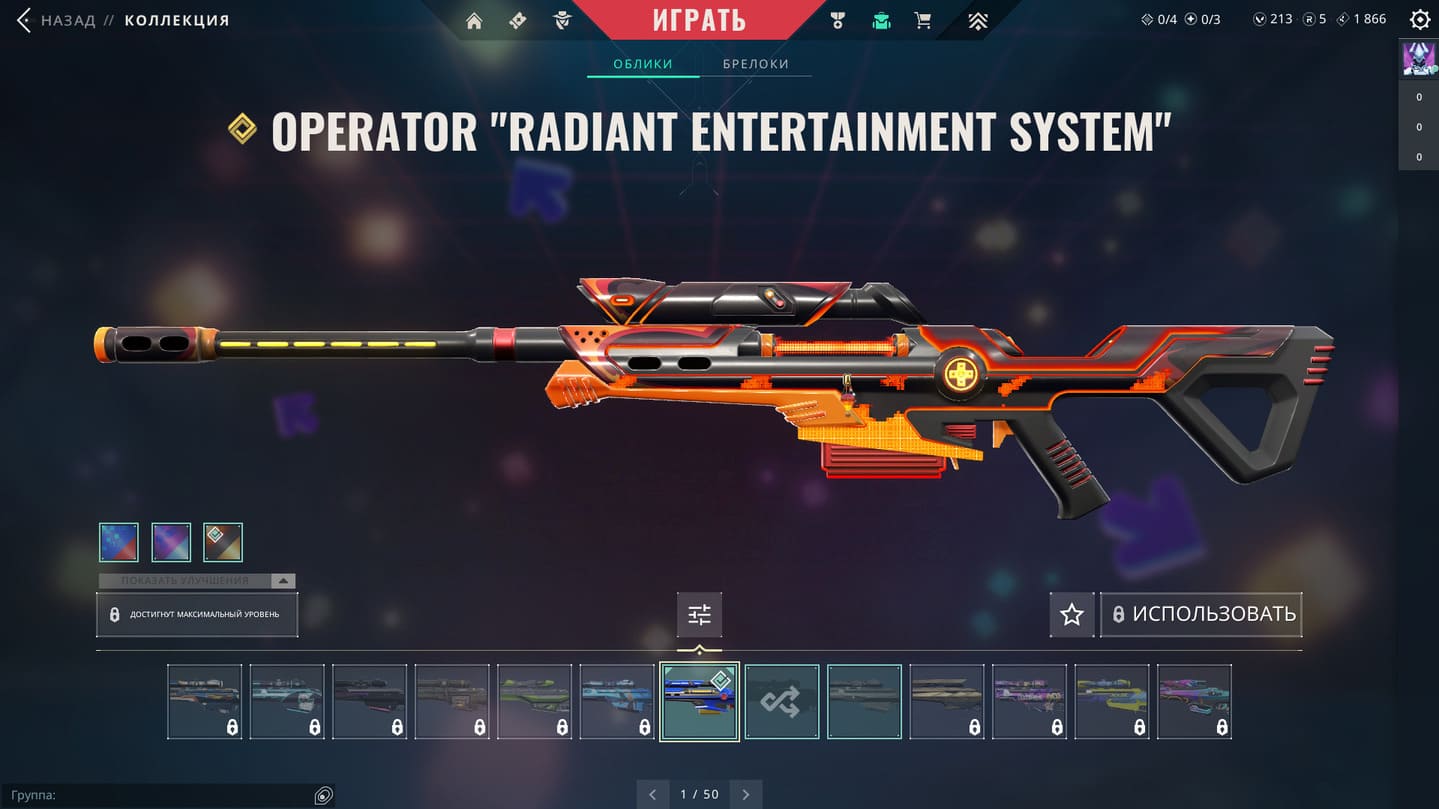Image resolution: width=1439 pixels, height=809 pixels.
Task: Switch to the БРЕЛОКИ tab
Action: [x=756, y=64]
